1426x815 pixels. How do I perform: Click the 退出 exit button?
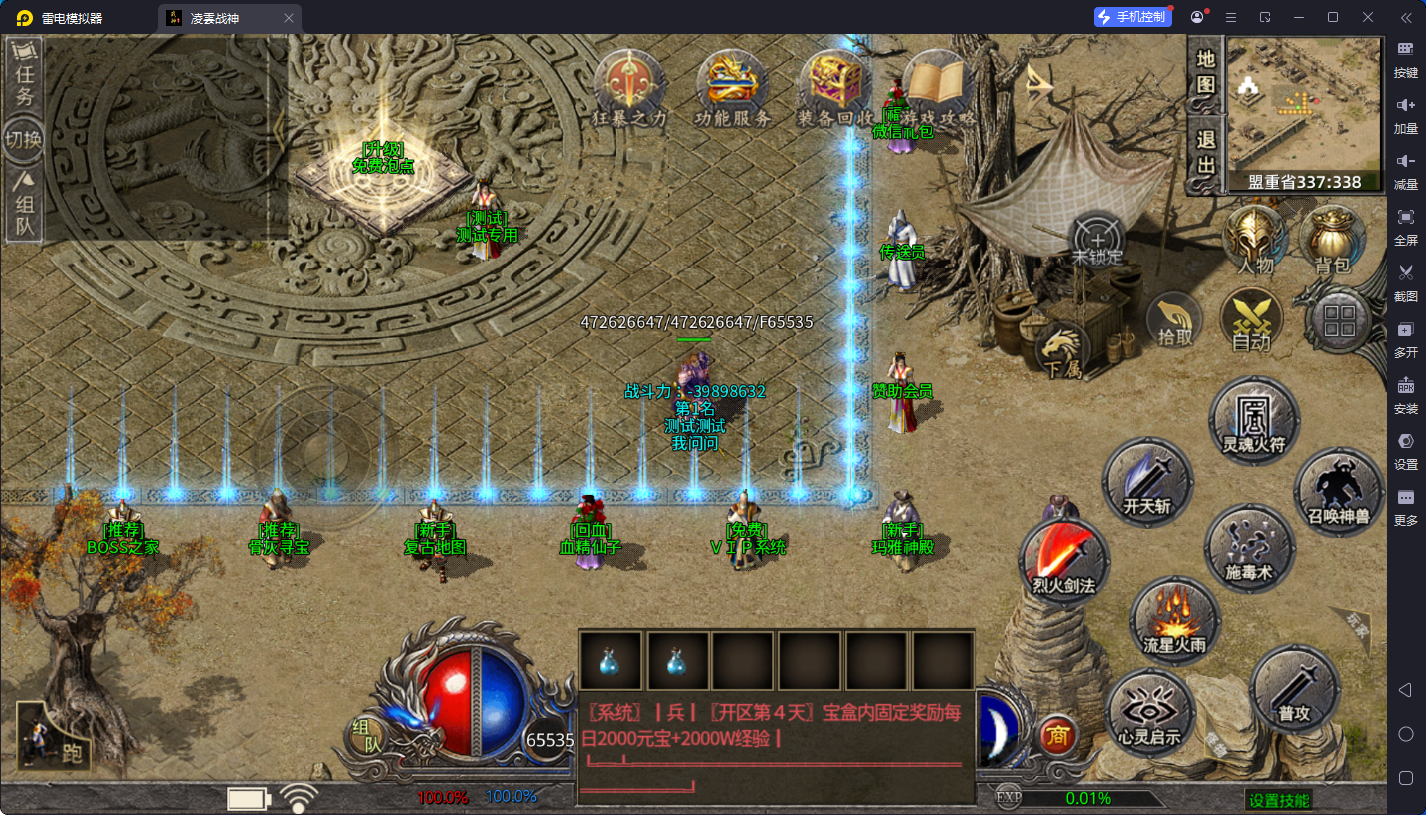pyautogui.click(x=1206, y=152)
